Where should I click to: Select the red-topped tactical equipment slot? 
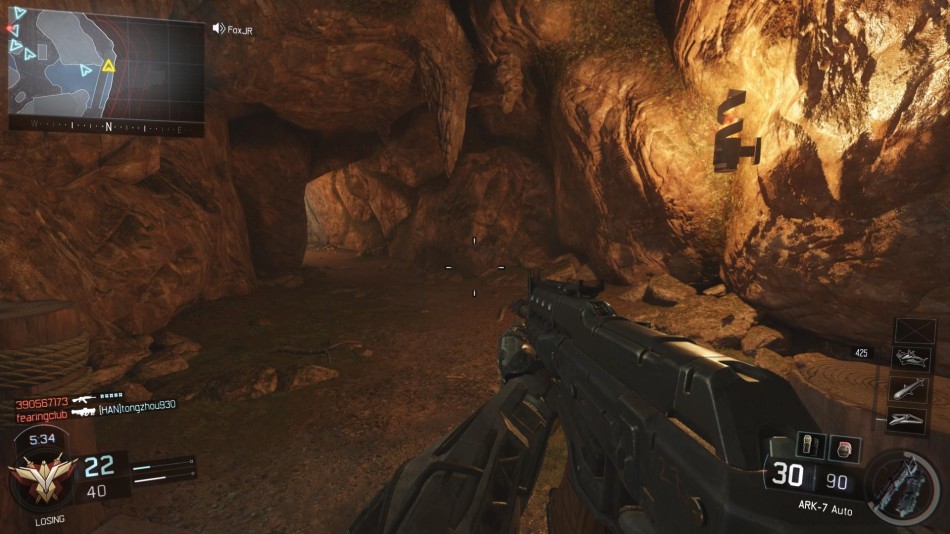[843, 449]
